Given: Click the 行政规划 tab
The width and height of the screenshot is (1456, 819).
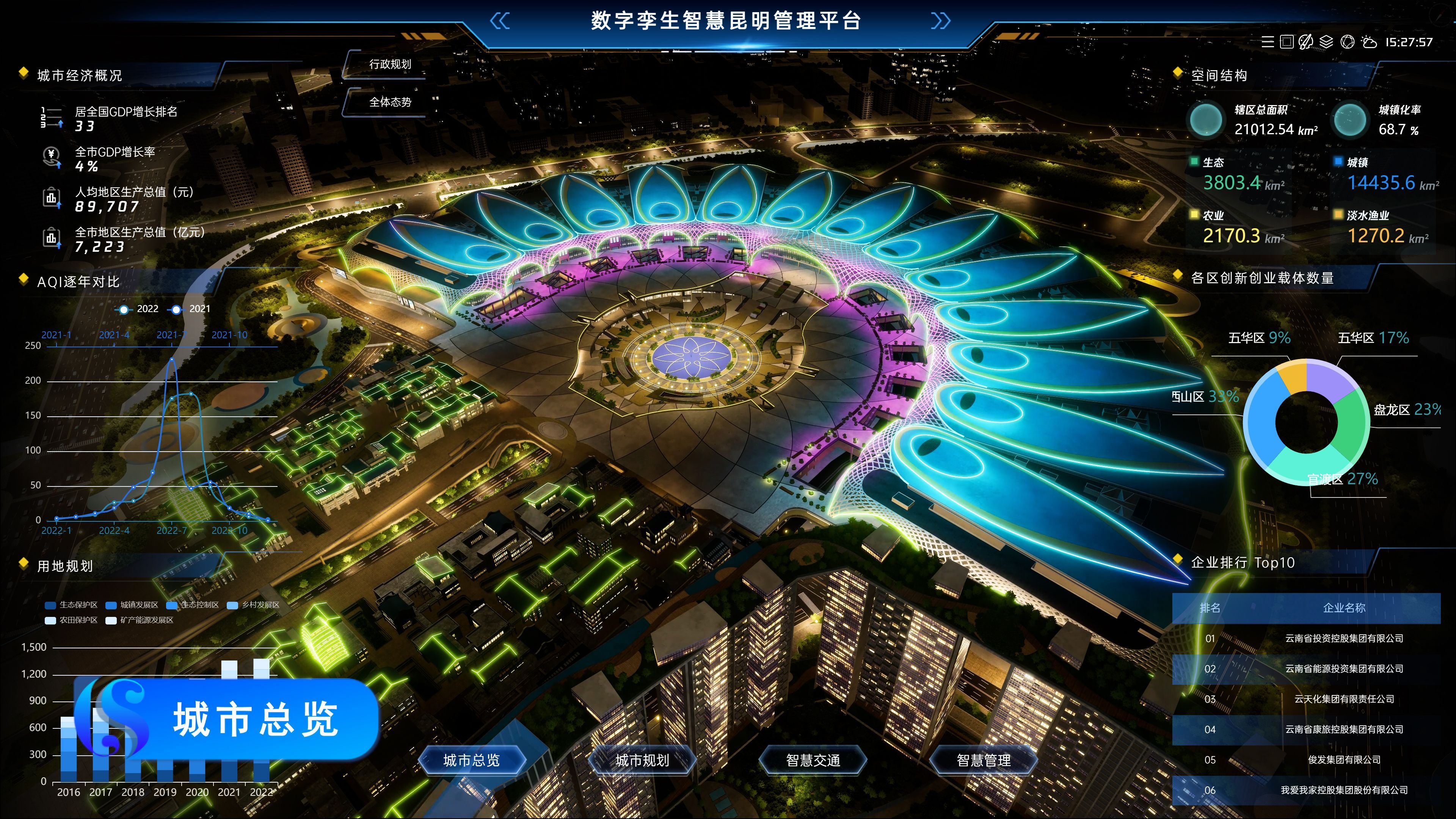Looking at the screenshot, I should point(390,64).
